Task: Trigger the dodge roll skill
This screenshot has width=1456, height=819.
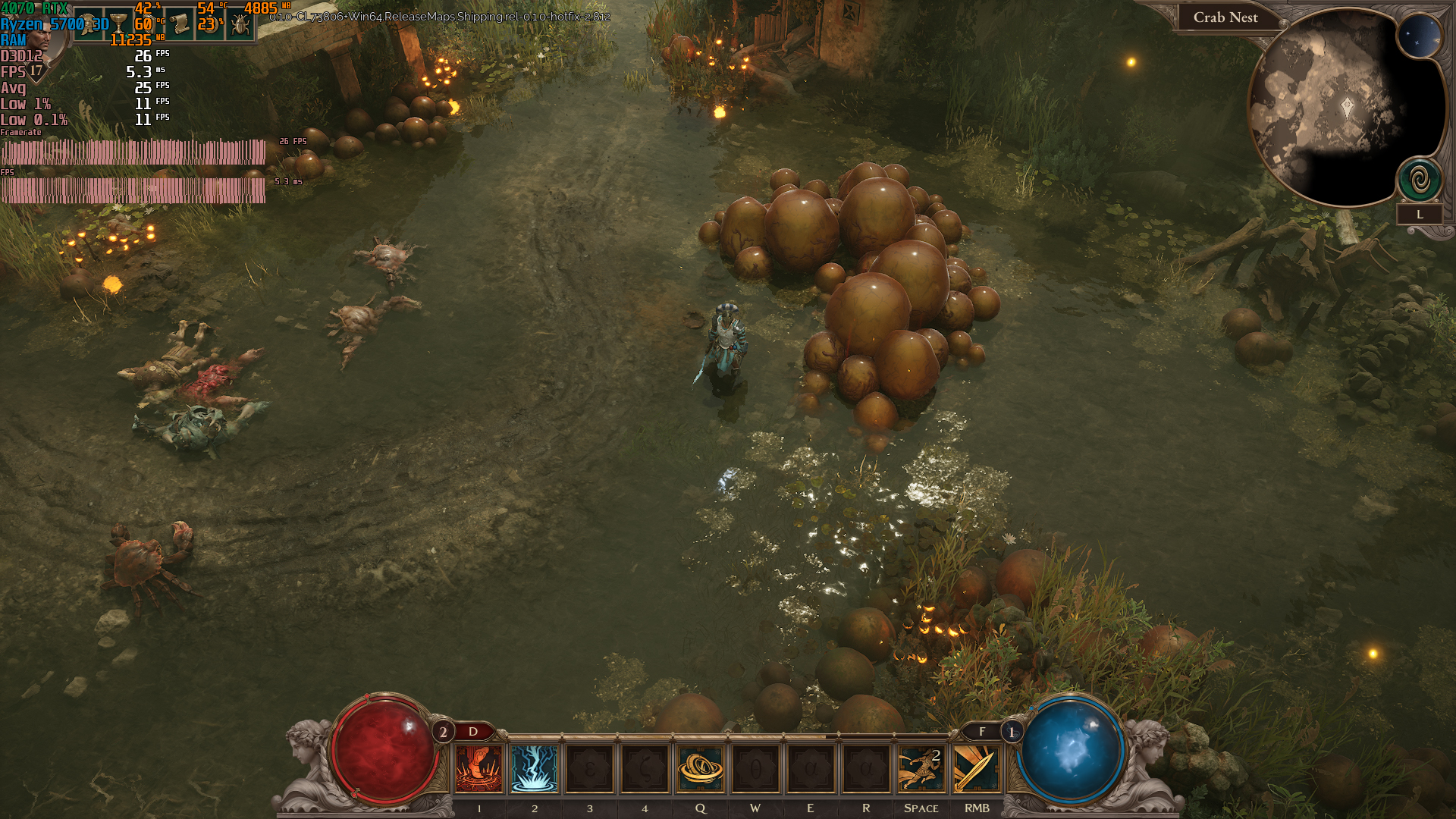Action: tap(921, 768)
